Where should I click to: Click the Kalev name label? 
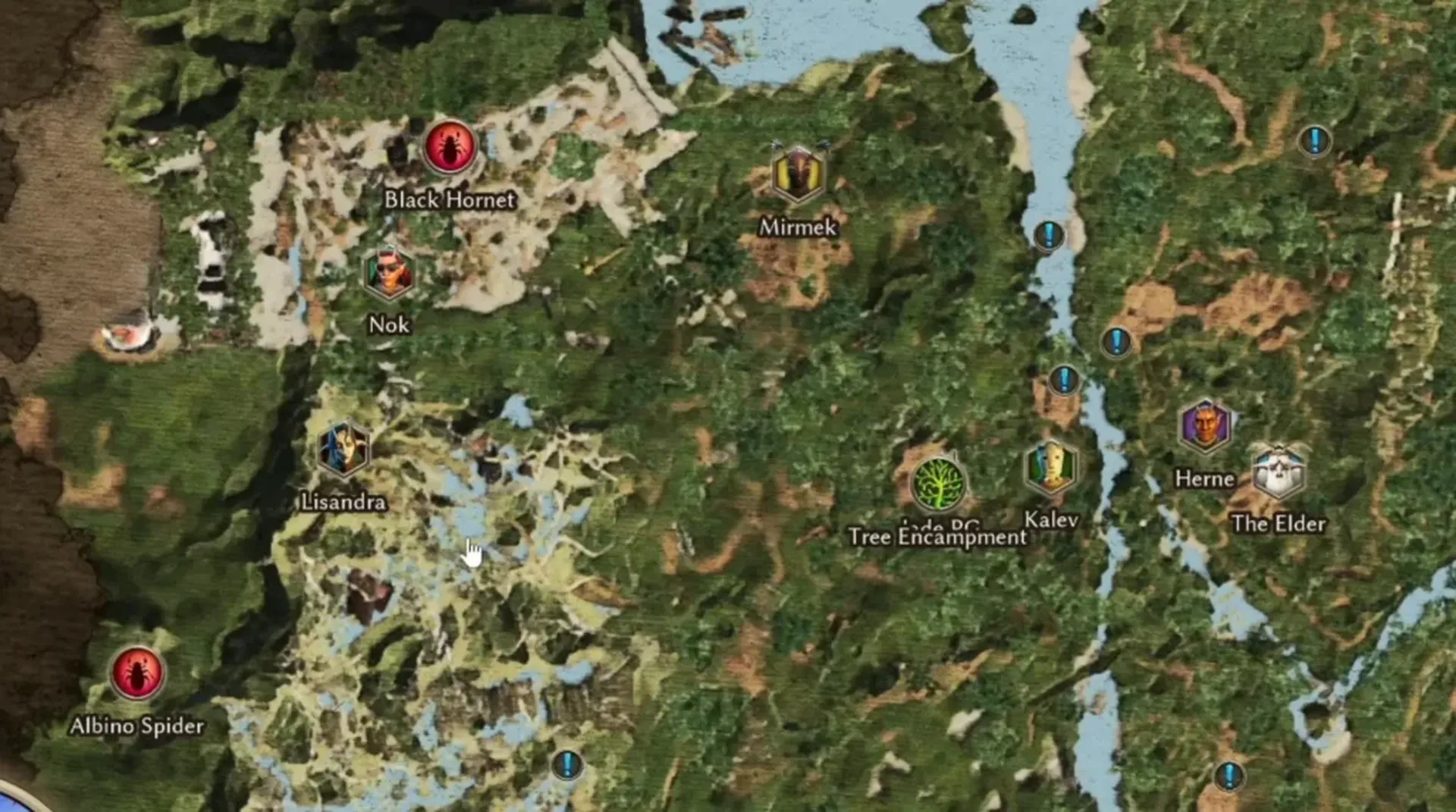(1051, 520)
